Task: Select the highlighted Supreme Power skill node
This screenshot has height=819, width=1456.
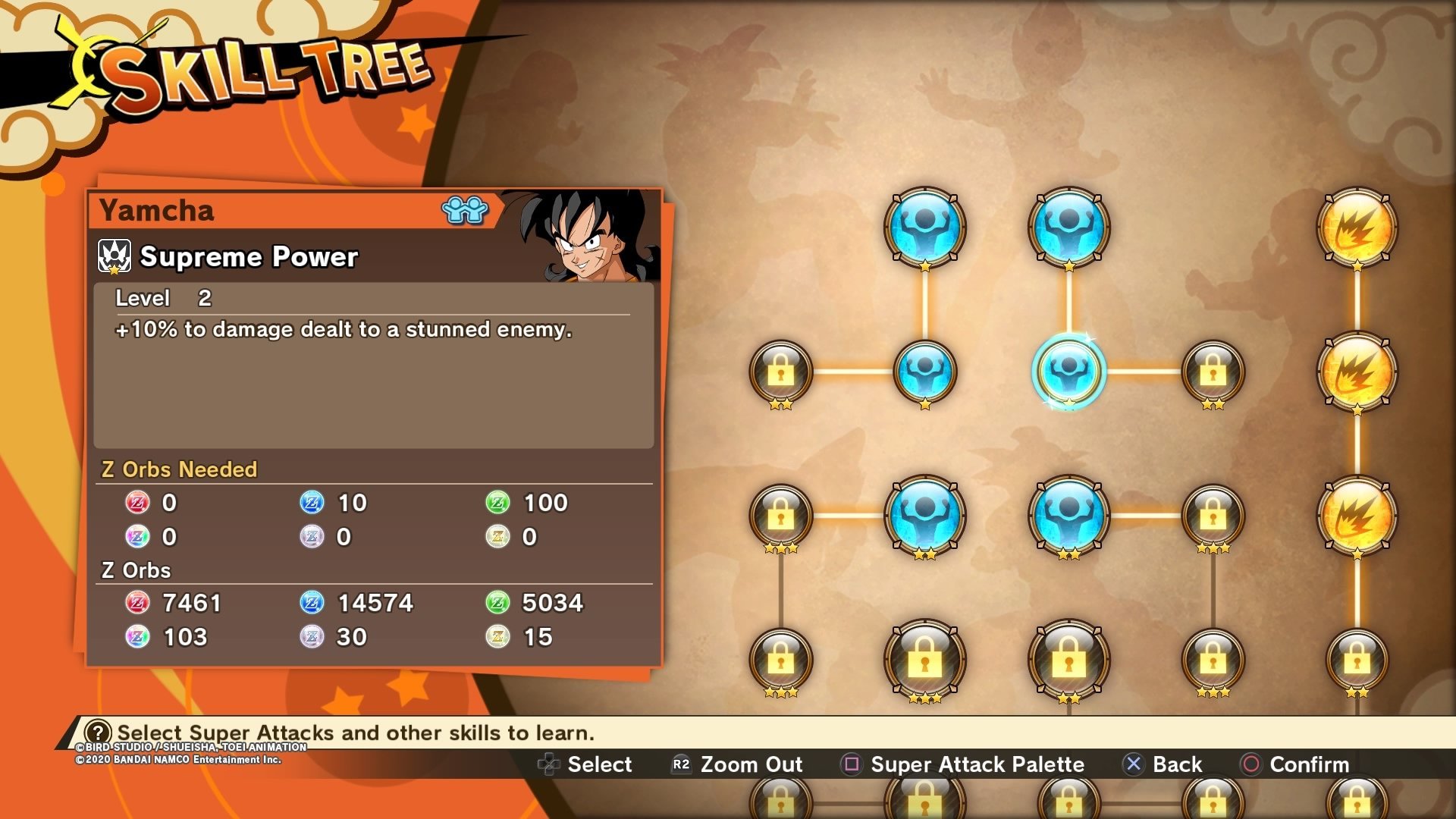Action: (1068, 371)
